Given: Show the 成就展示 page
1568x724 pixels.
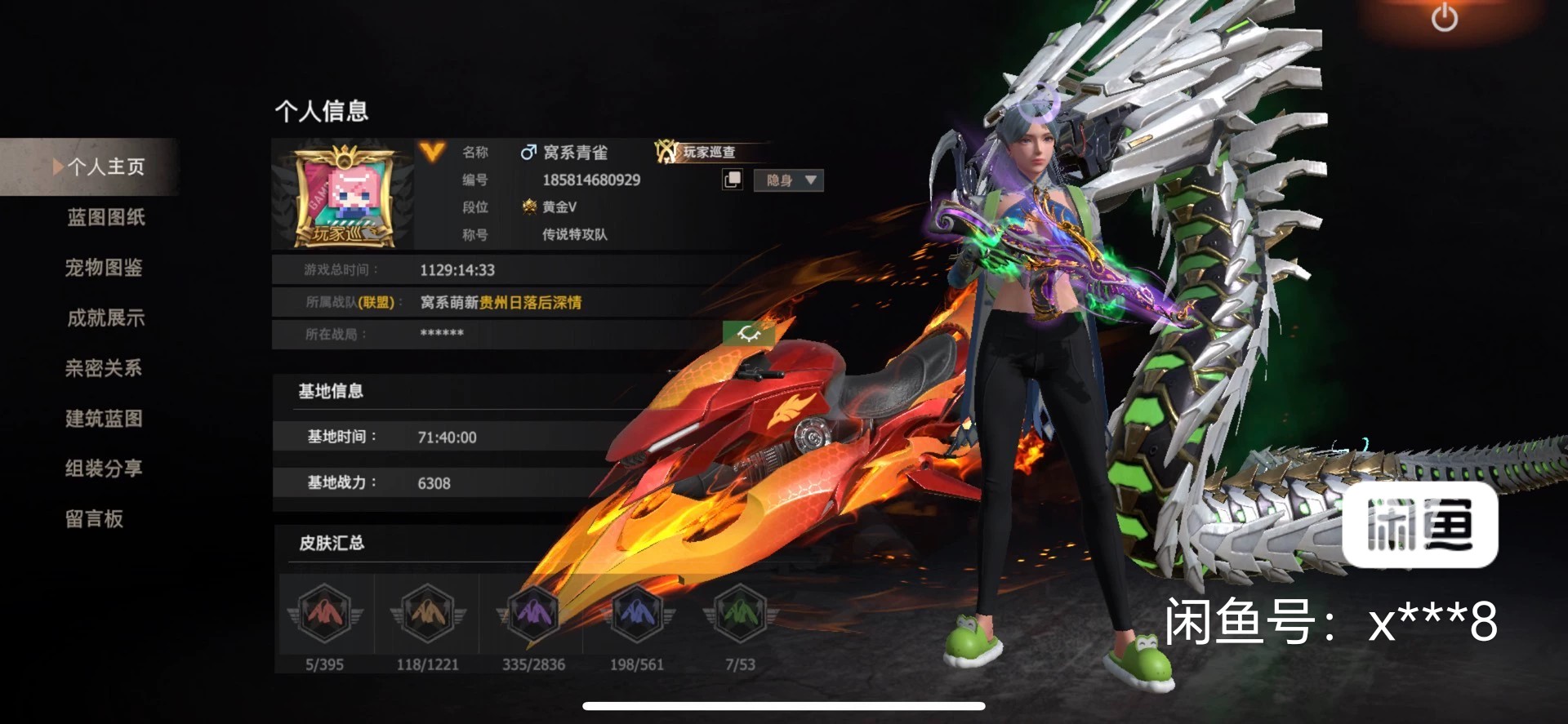Looking at the screenshot, I should (106, 318).
